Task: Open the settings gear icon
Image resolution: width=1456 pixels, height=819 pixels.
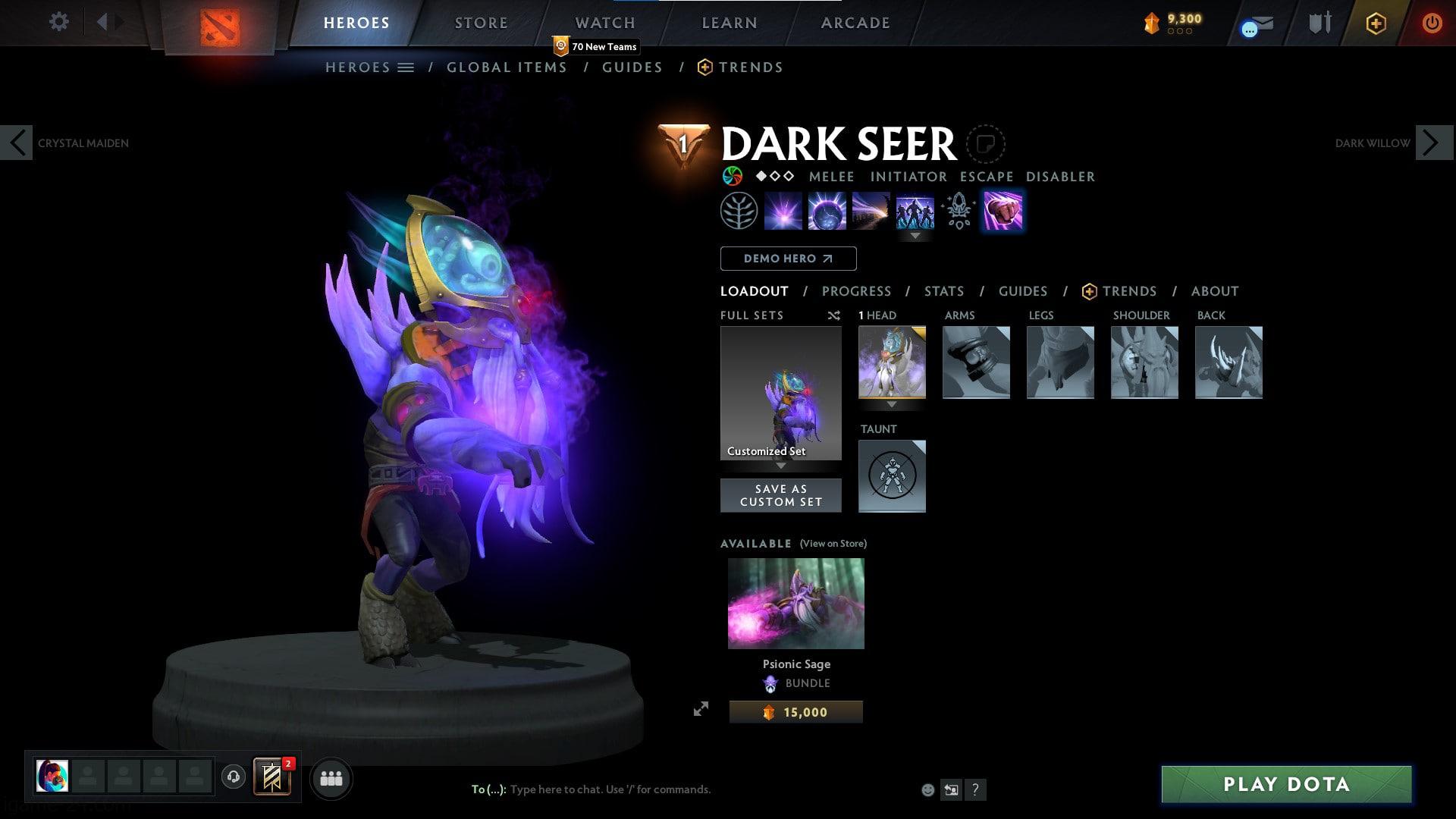Action: 58,22
